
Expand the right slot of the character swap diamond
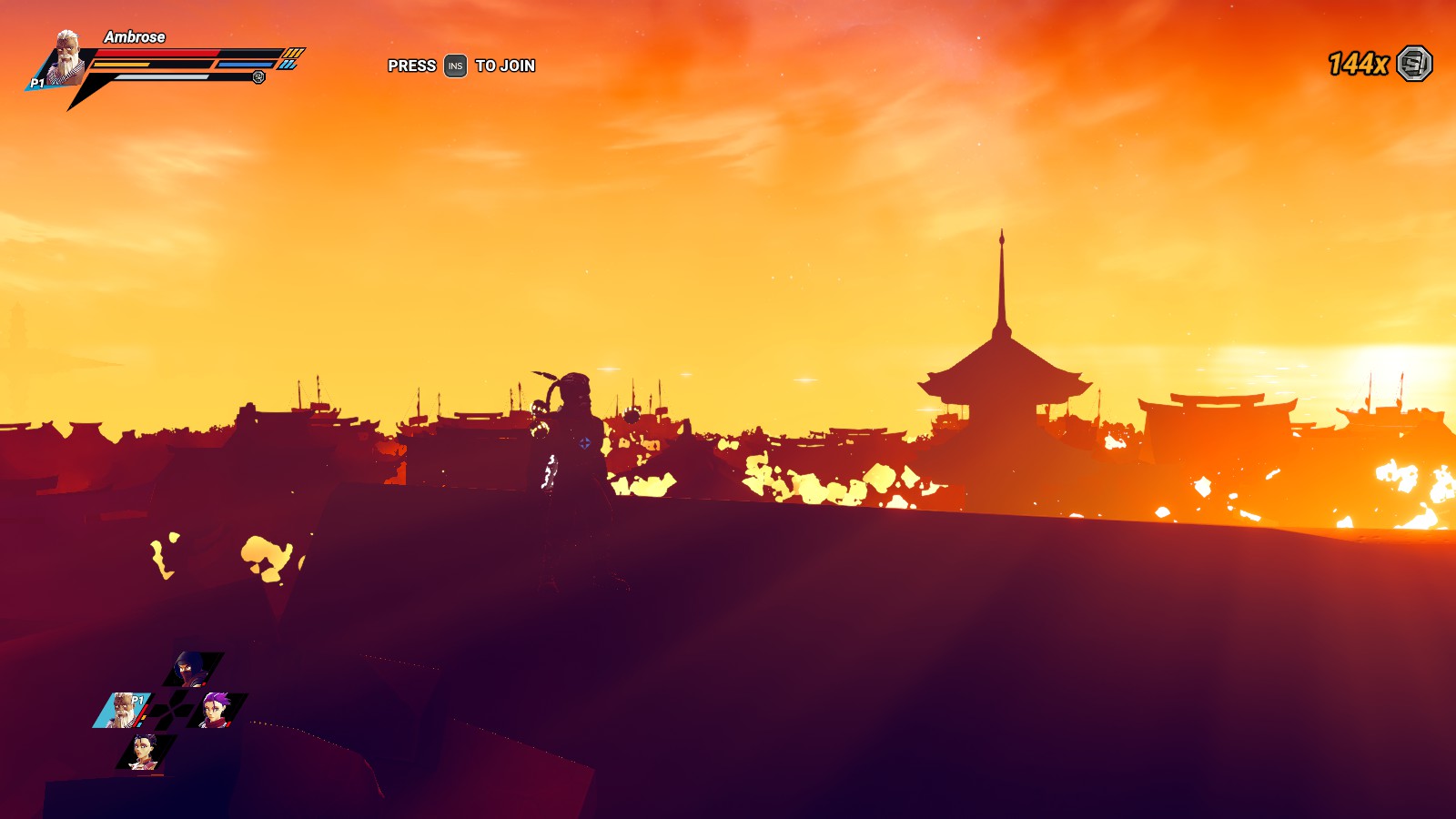click(215, 710)
